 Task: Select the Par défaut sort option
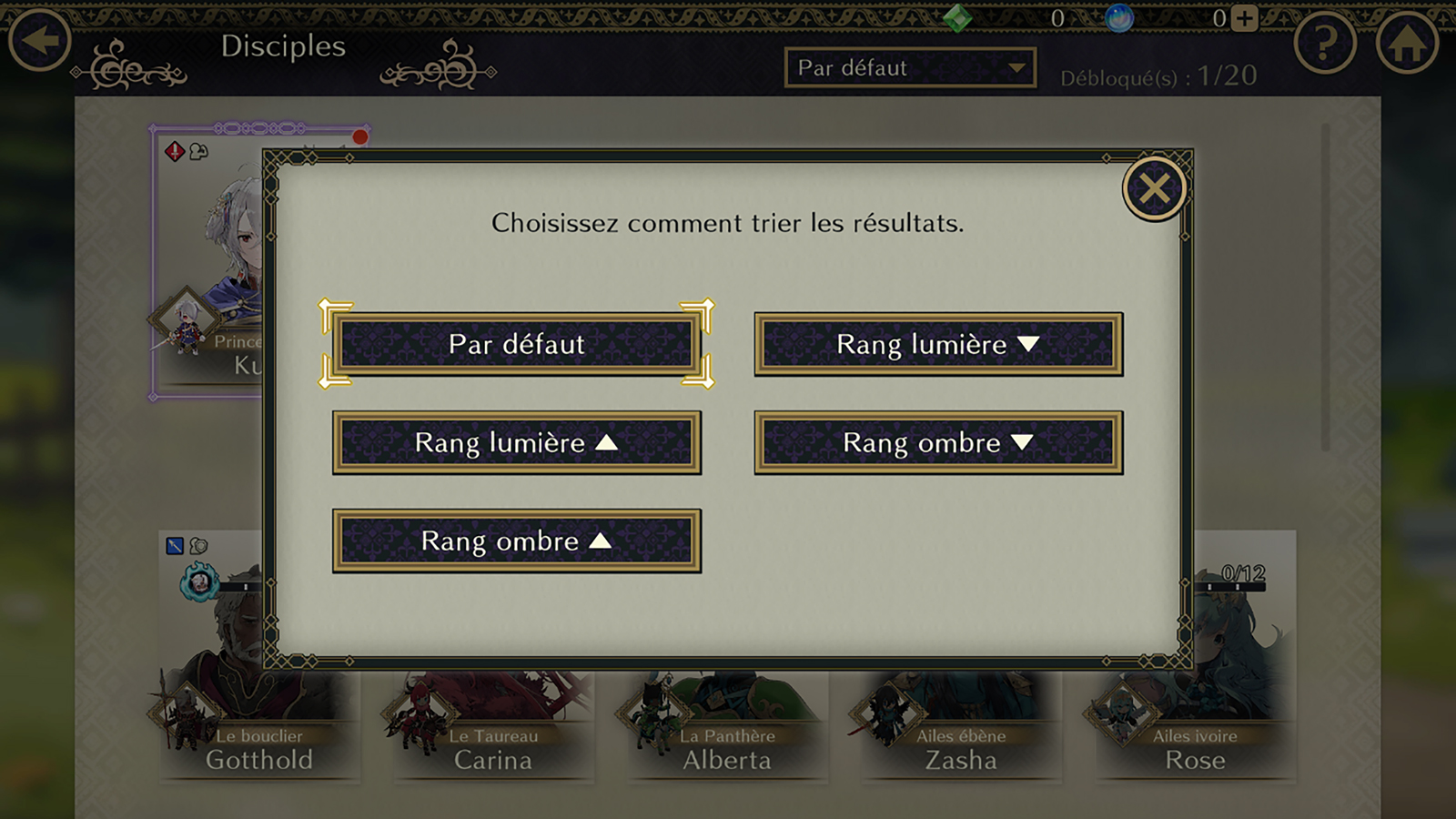516,344
